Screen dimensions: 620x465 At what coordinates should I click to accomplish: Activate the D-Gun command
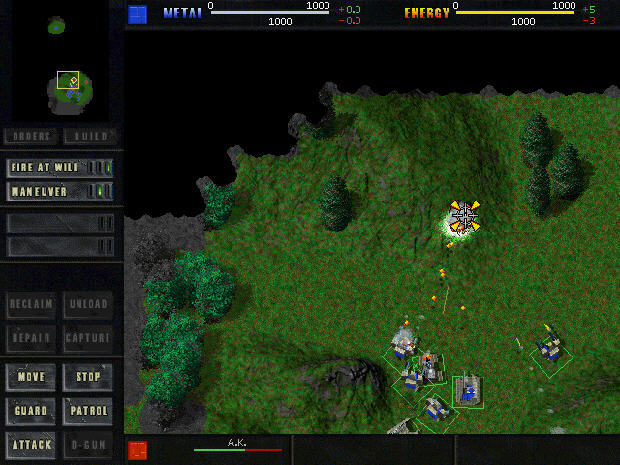88,443
